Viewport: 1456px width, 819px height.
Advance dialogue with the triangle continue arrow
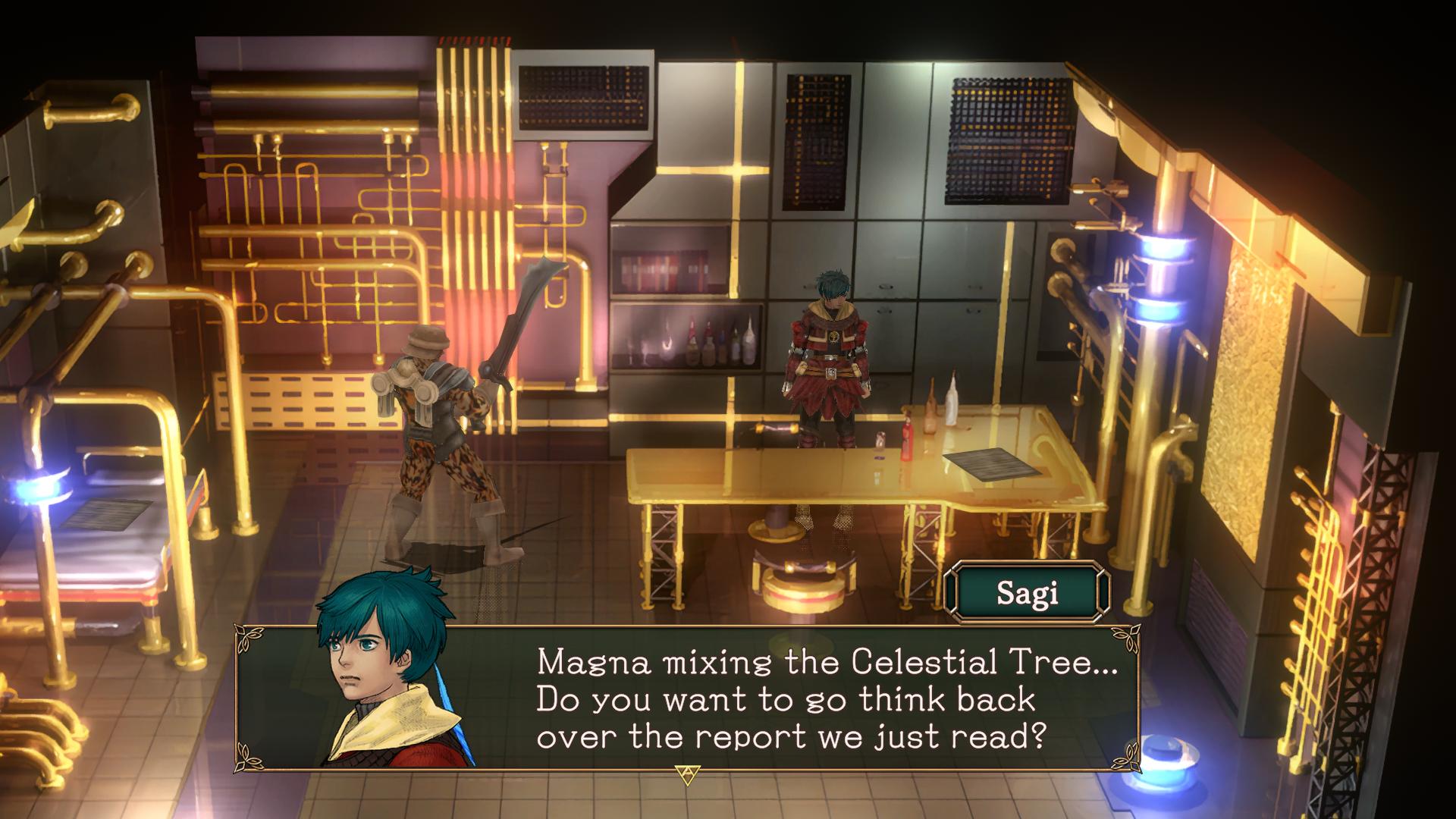point(687,774)
